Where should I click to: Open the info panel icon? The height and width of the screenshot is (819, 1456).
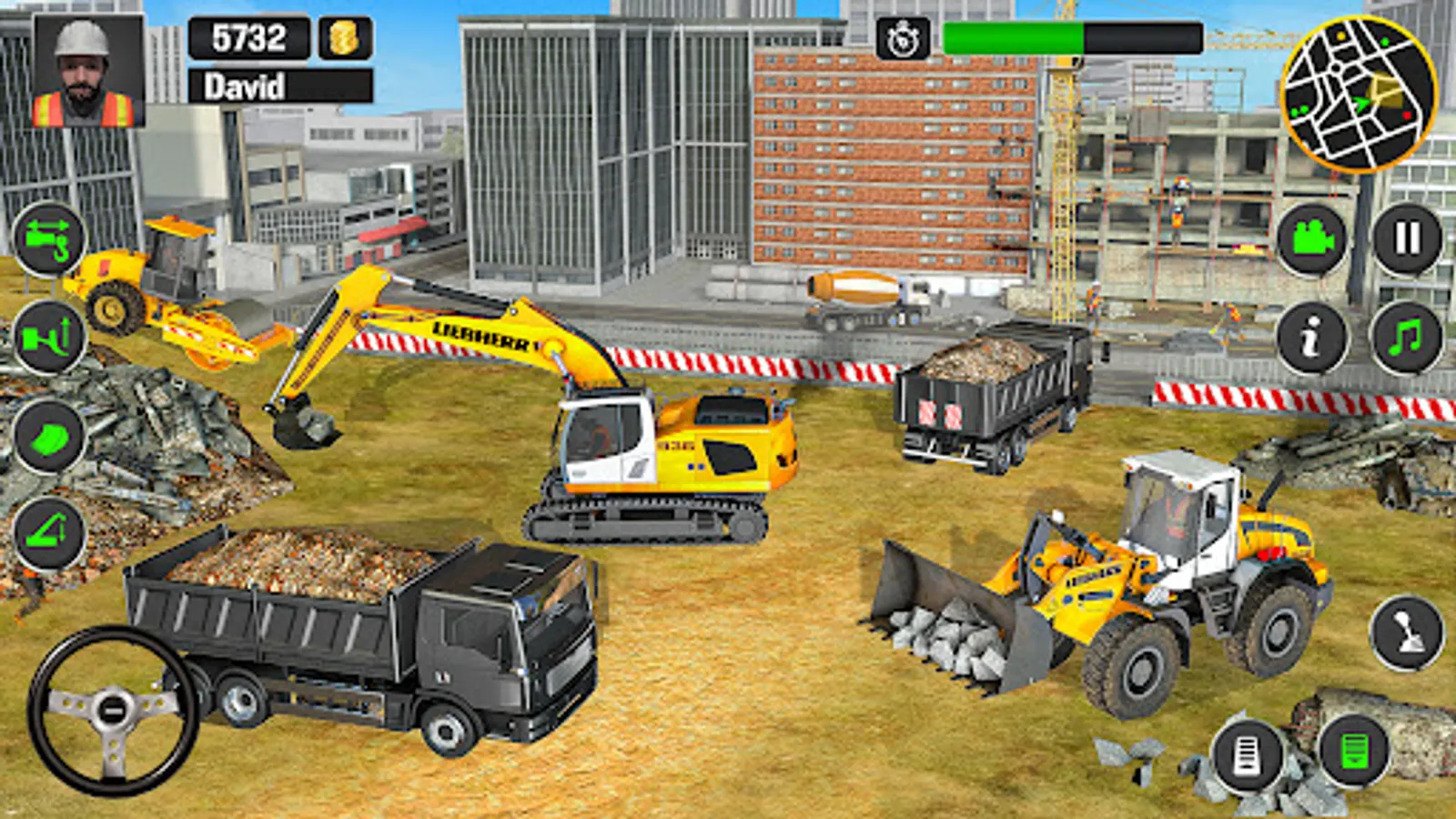click(1310, 337)
